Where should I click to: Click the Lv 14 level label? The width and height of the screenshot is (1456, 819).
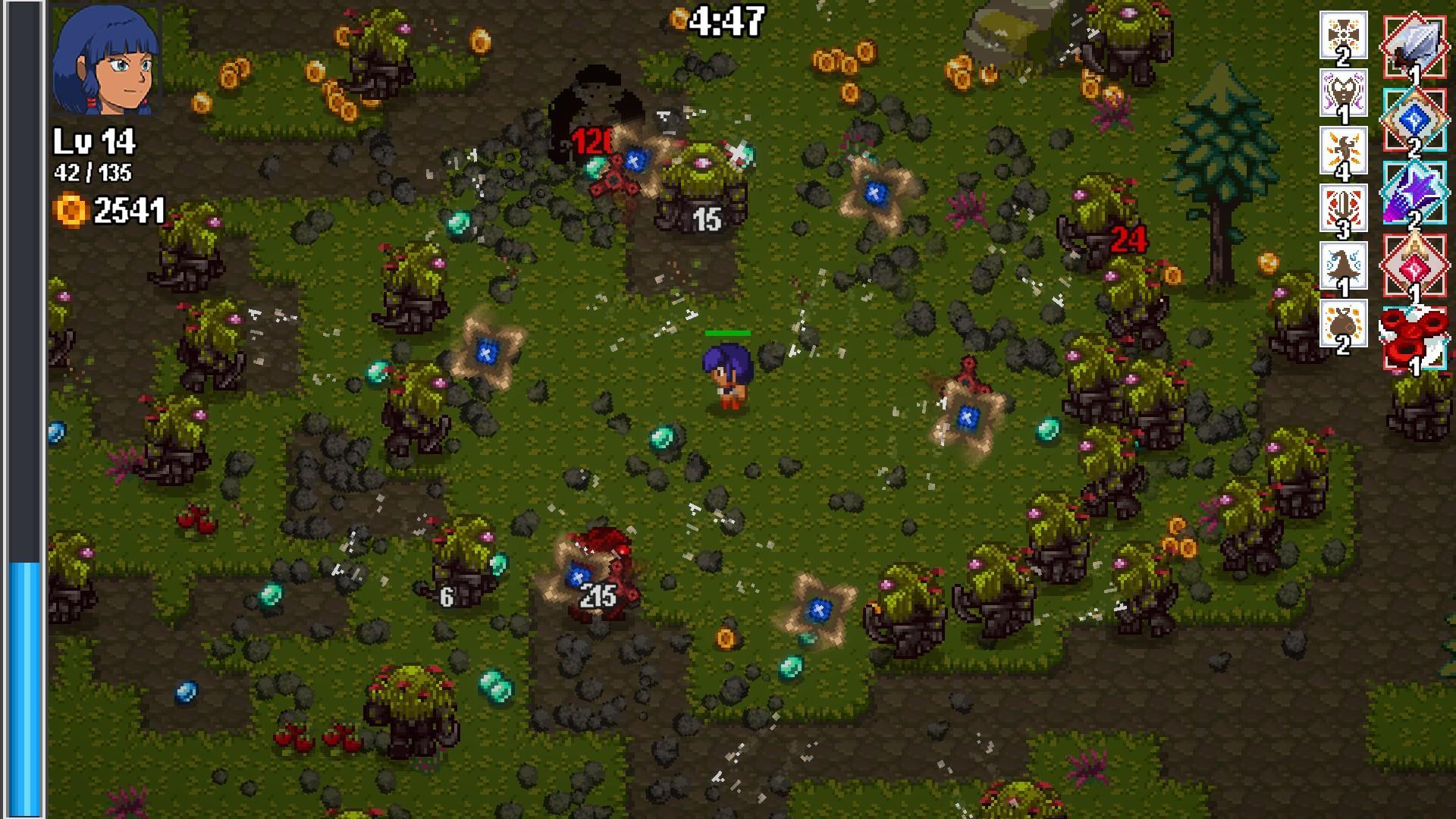pos(95,140)
